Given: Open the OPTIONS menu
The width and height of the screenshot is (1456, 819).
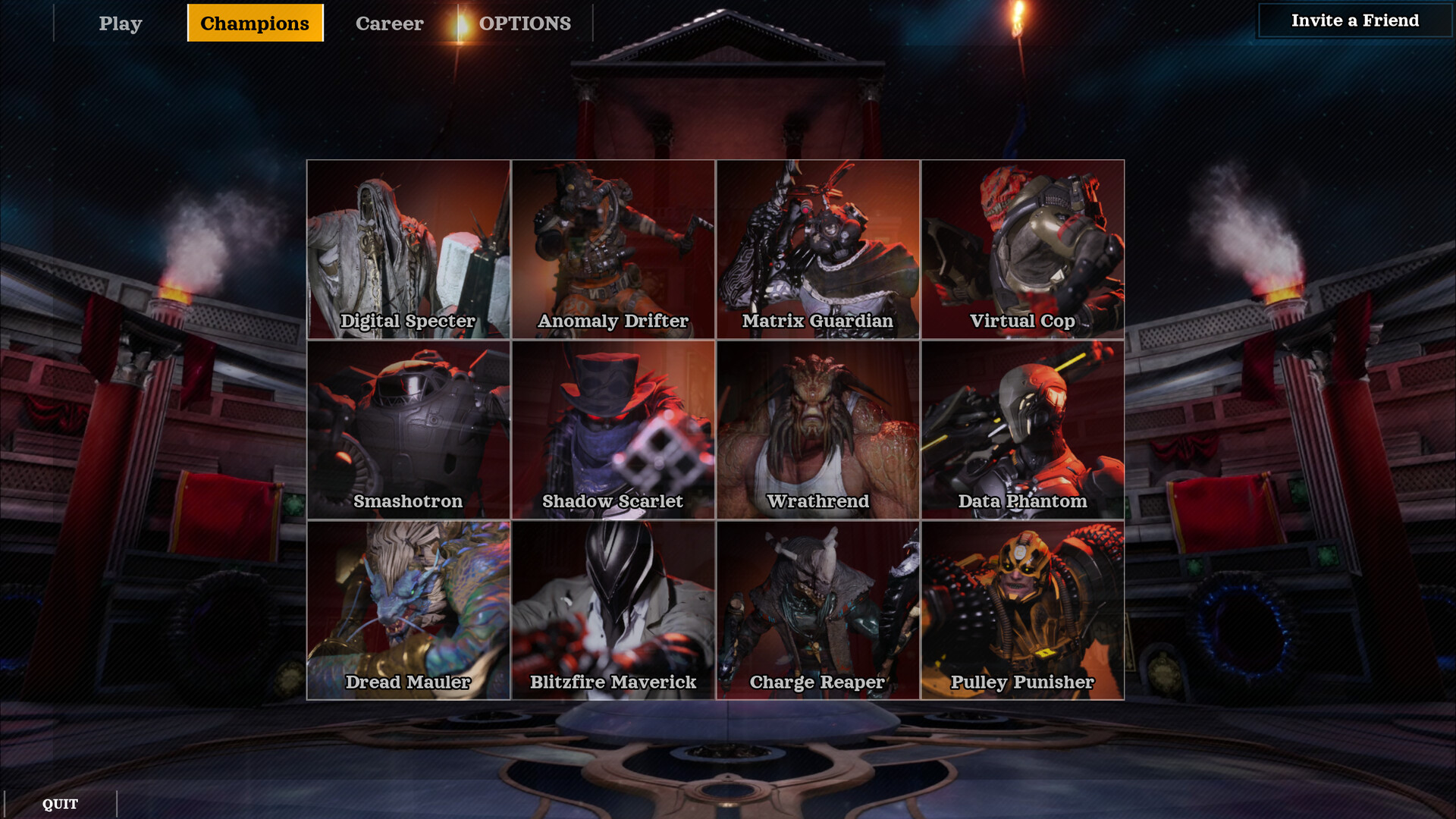Looking at the screenshot, I should point(525,24).
